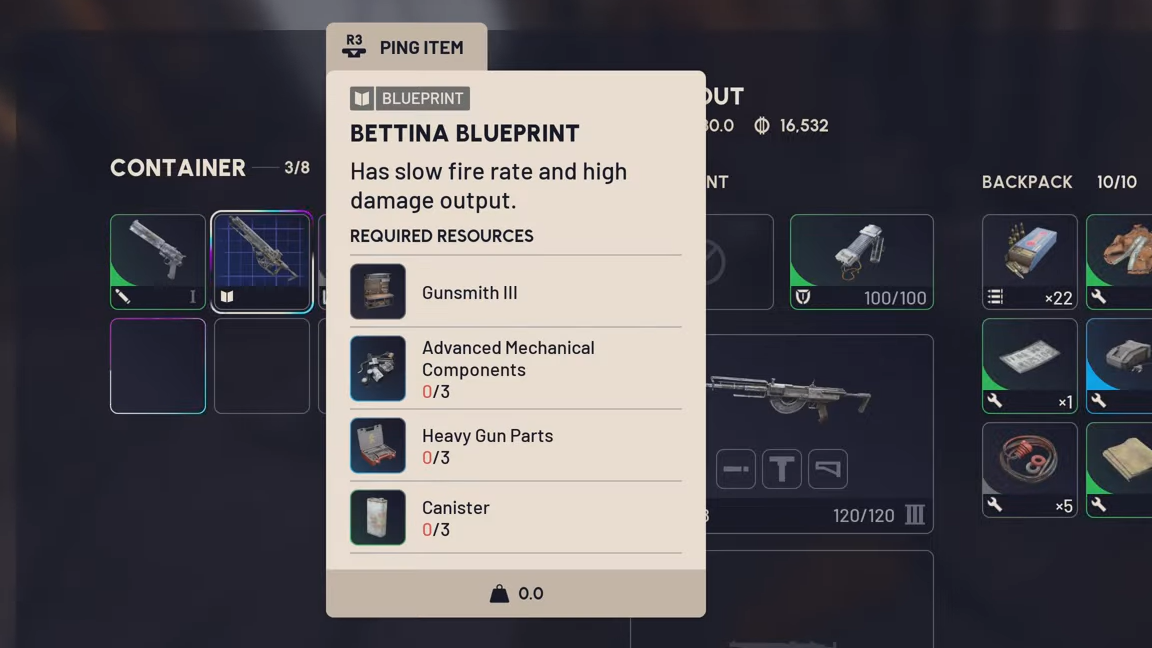Select the Advanced Mechanical Components row
1152x648 pixels.
[515, 369]
